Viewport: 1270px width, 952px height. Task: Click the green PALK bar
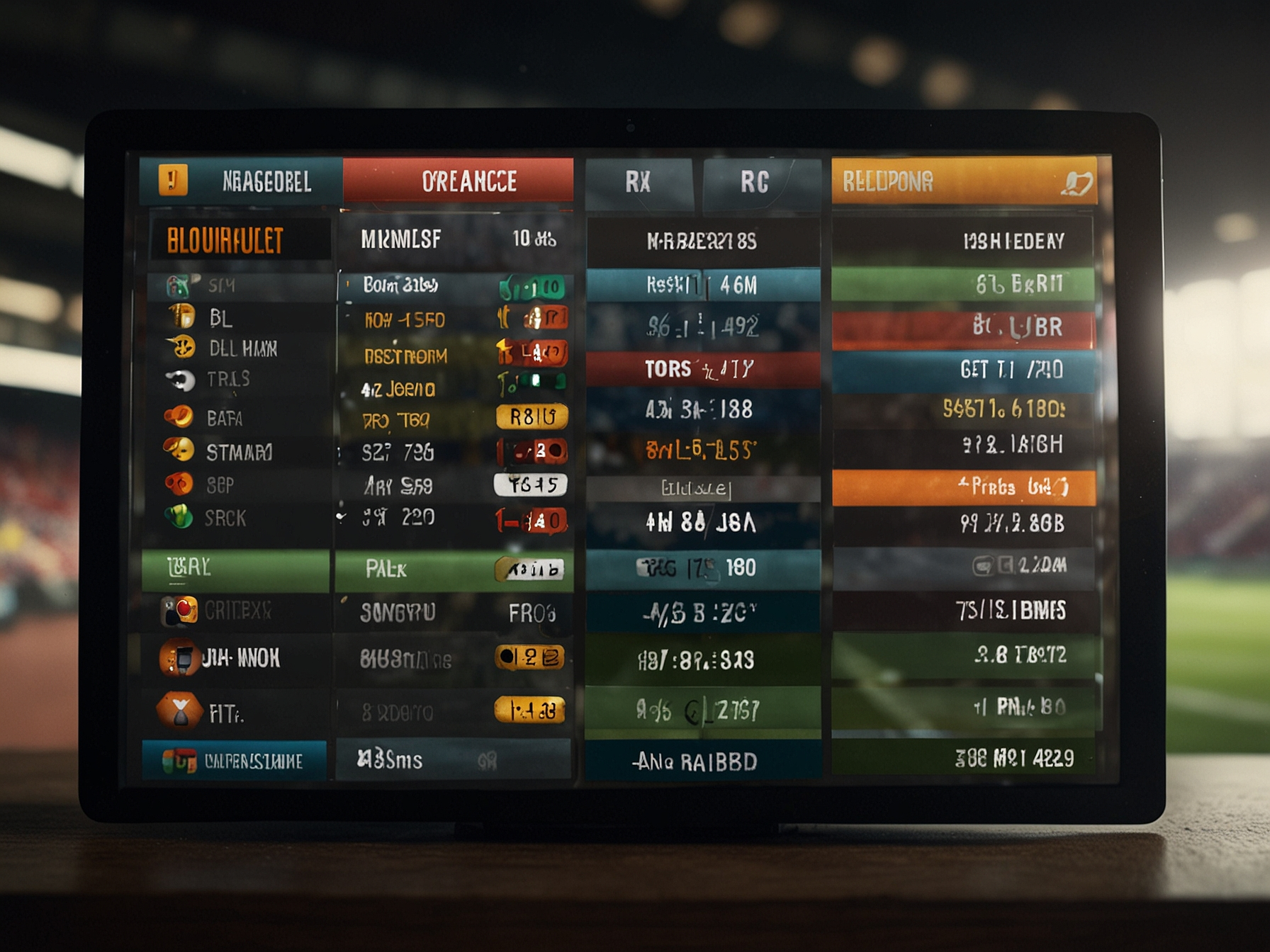click(x=454, y=569)
